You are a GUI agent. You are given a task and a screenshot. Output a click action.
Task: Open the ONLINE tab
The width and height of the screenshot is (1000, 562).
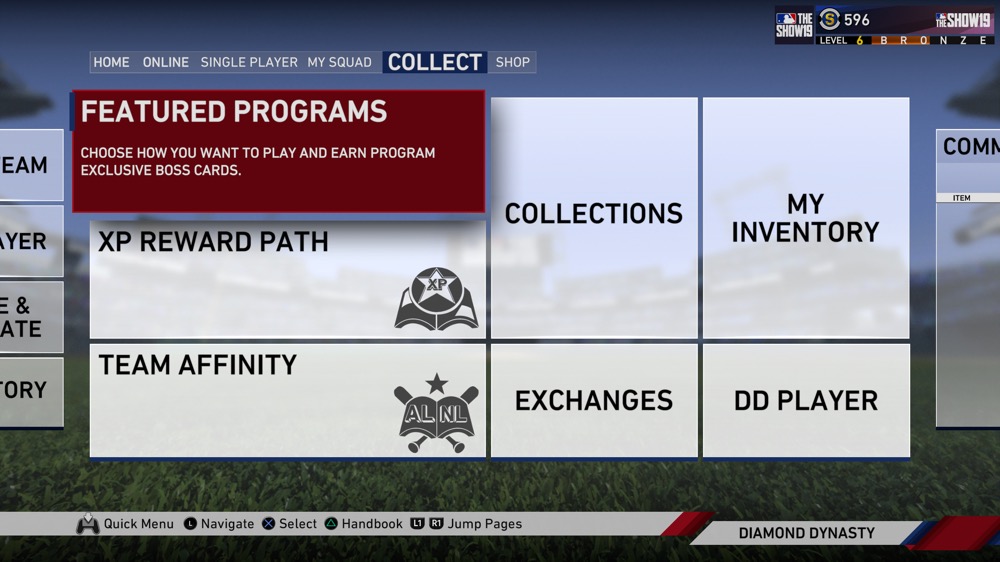click(166, 62)
